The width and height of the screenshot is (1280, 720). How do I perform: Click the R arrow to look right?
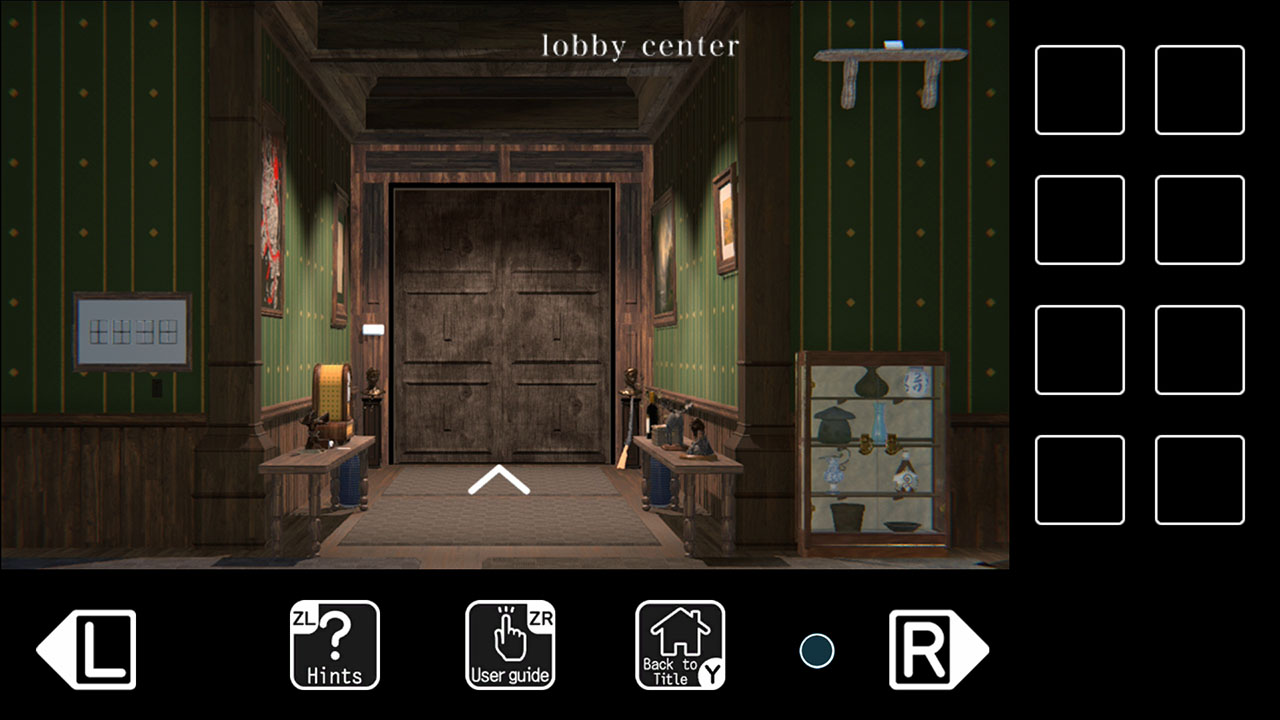936,650
